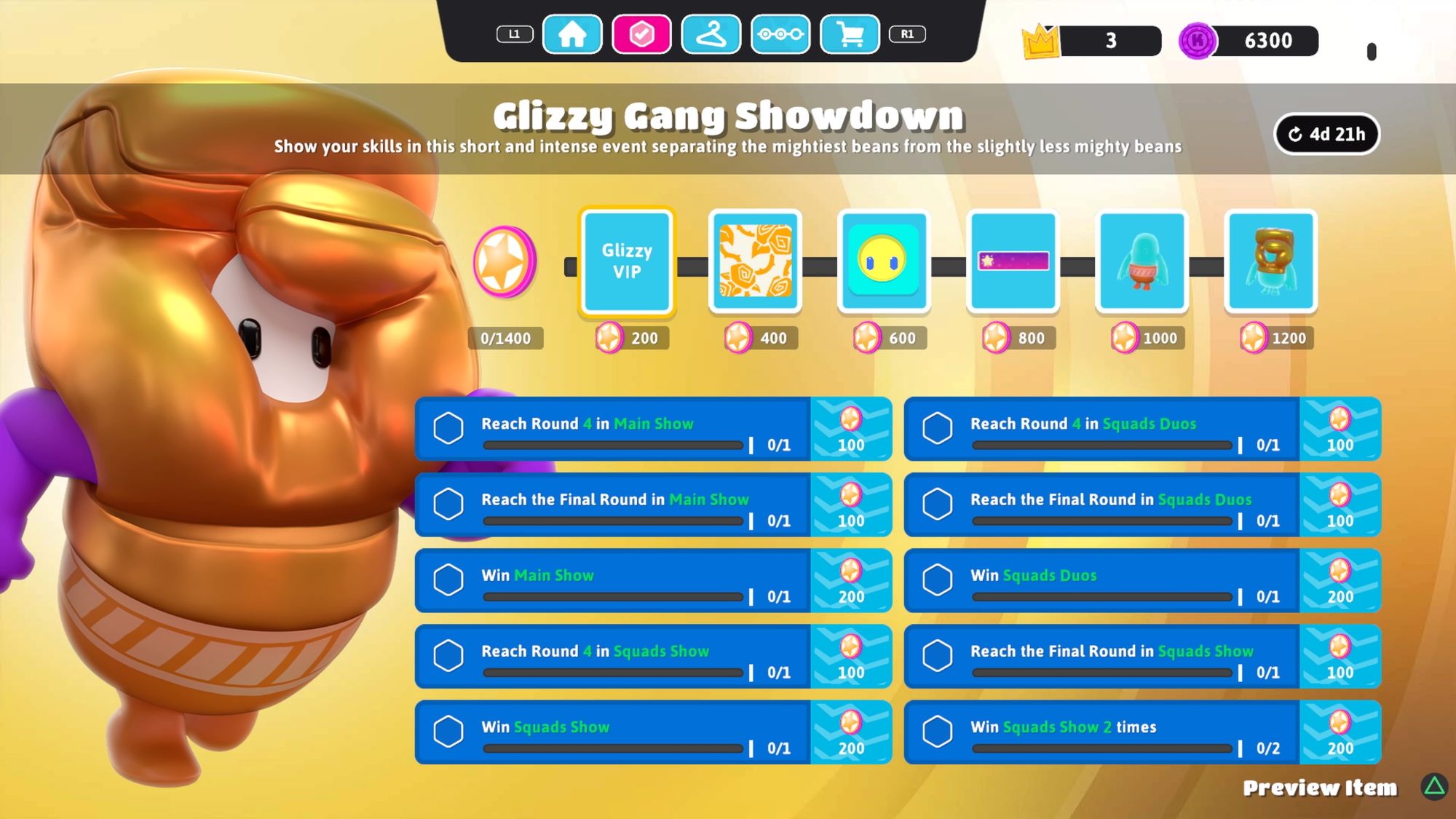Select the 1200-point golden costume reward
The image size is (1456, 819).
tap(1270, 264)
